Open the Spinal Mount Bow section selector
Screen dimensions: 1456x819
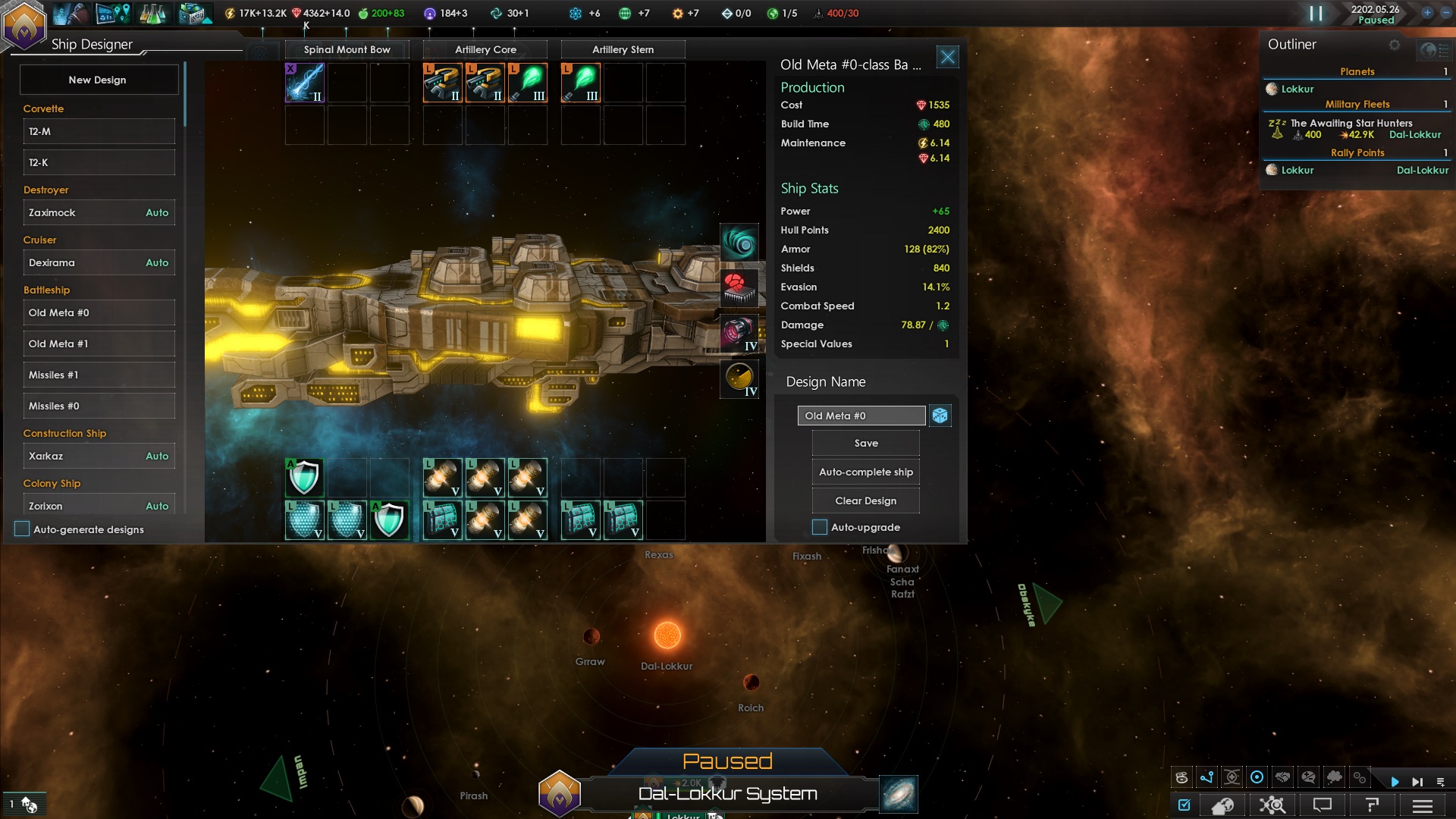click(x=347, y=49)
